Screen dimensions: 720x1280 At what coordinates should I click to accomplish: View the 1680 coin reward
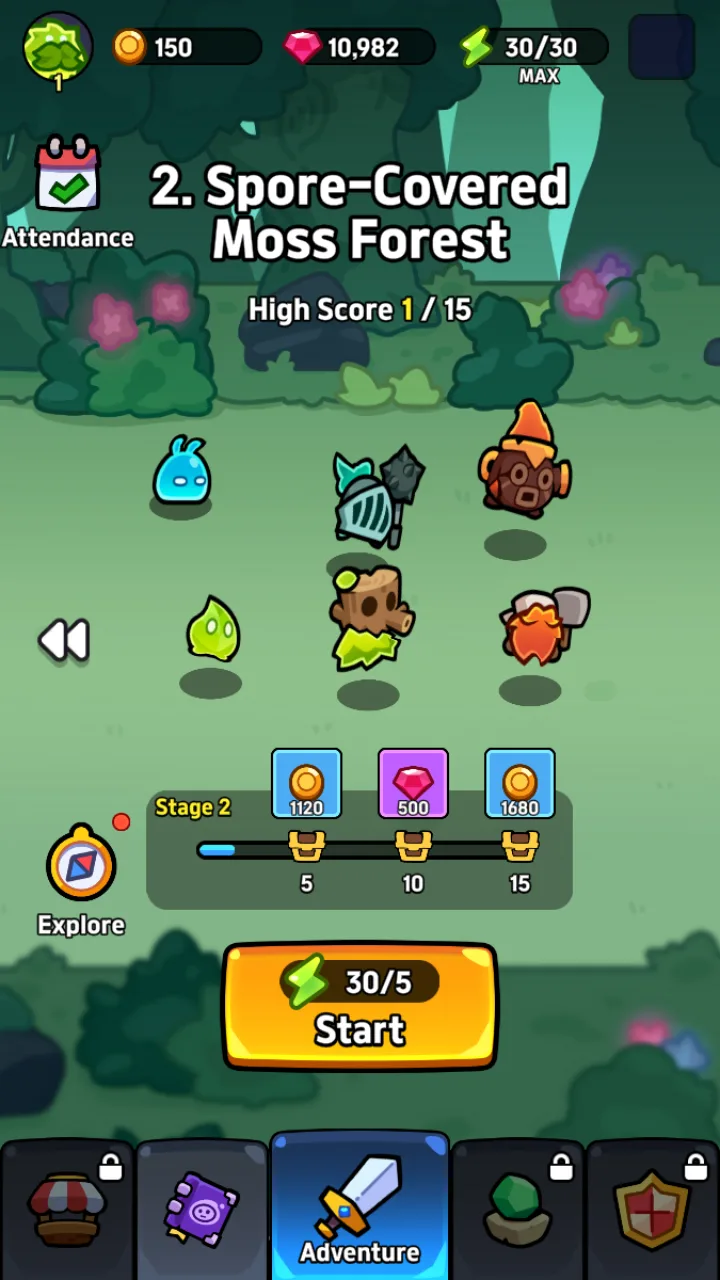pos(520,784)
